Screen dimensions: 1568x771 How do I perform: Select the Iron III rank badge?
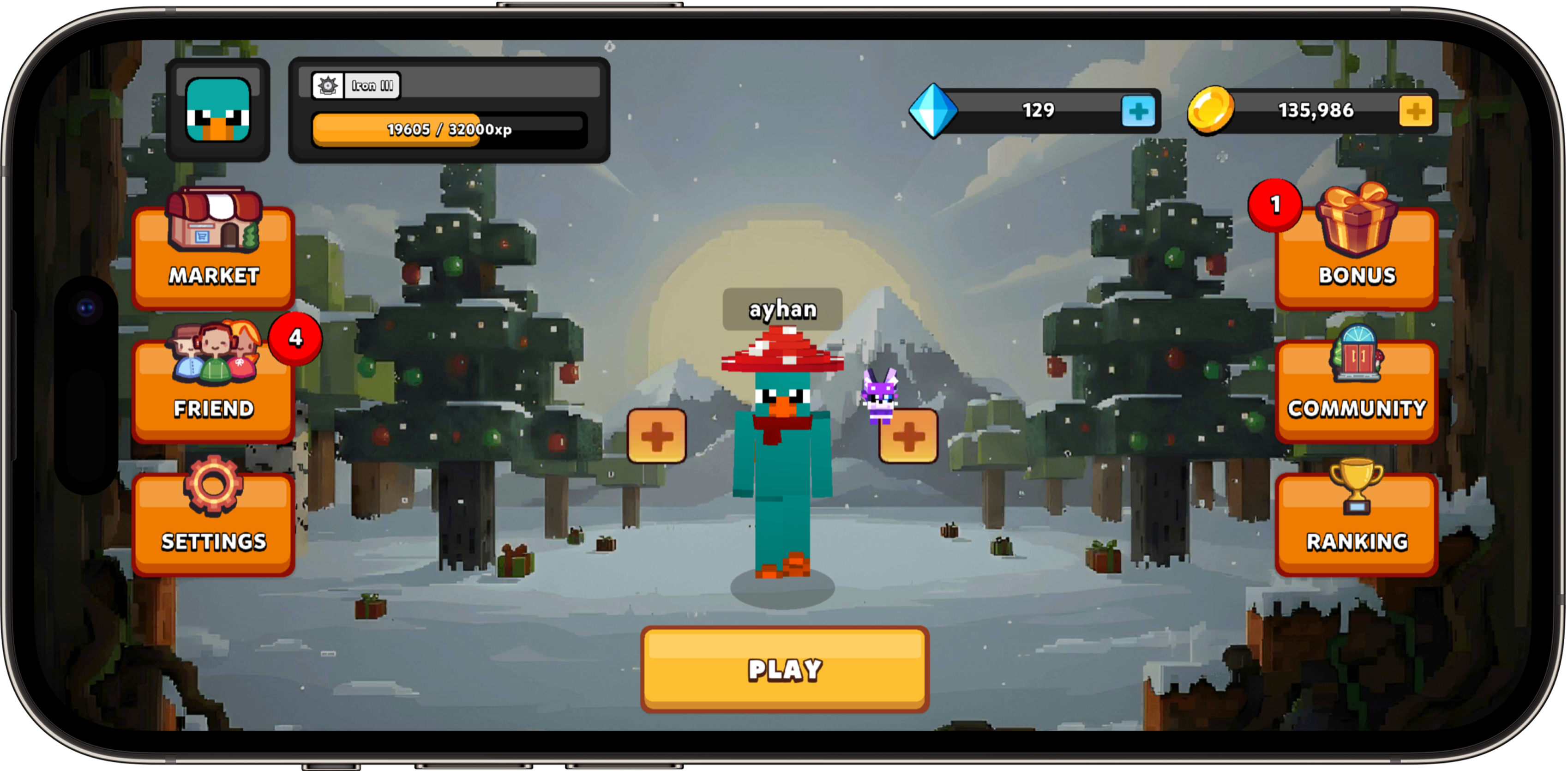[356, 85]
